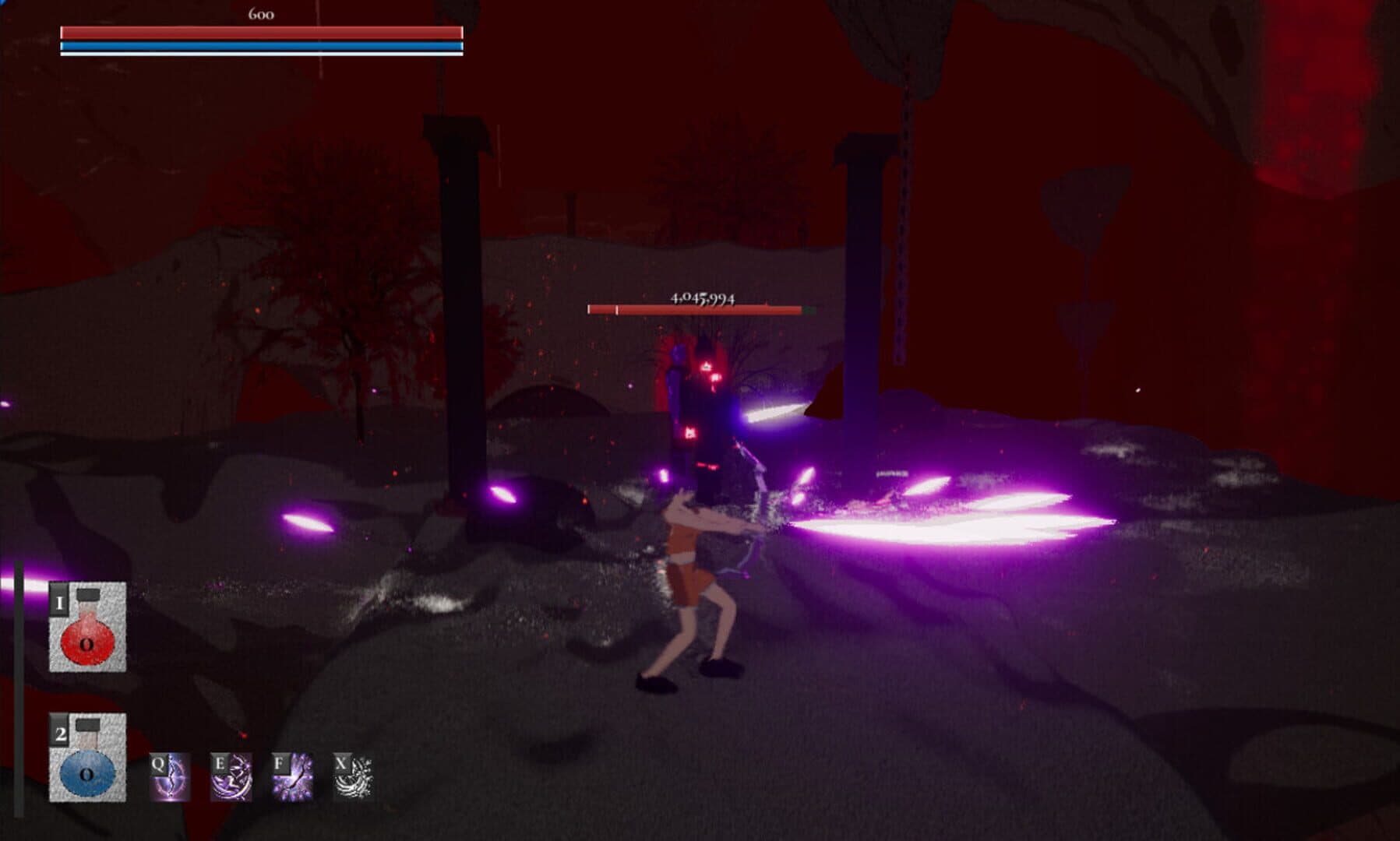Activate the white swirling wing ability

tap(353, 776)
